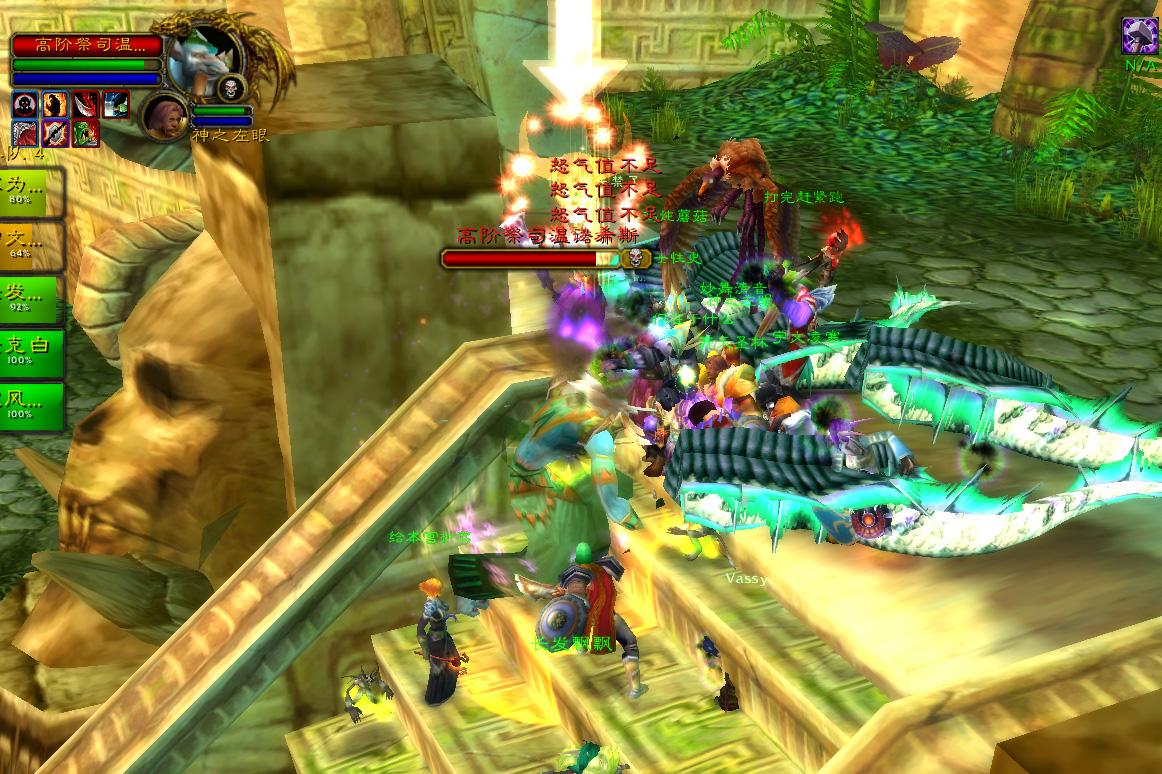Select the orange raid frame at 64%
The image size is (1162, 774).
(30, 245)
